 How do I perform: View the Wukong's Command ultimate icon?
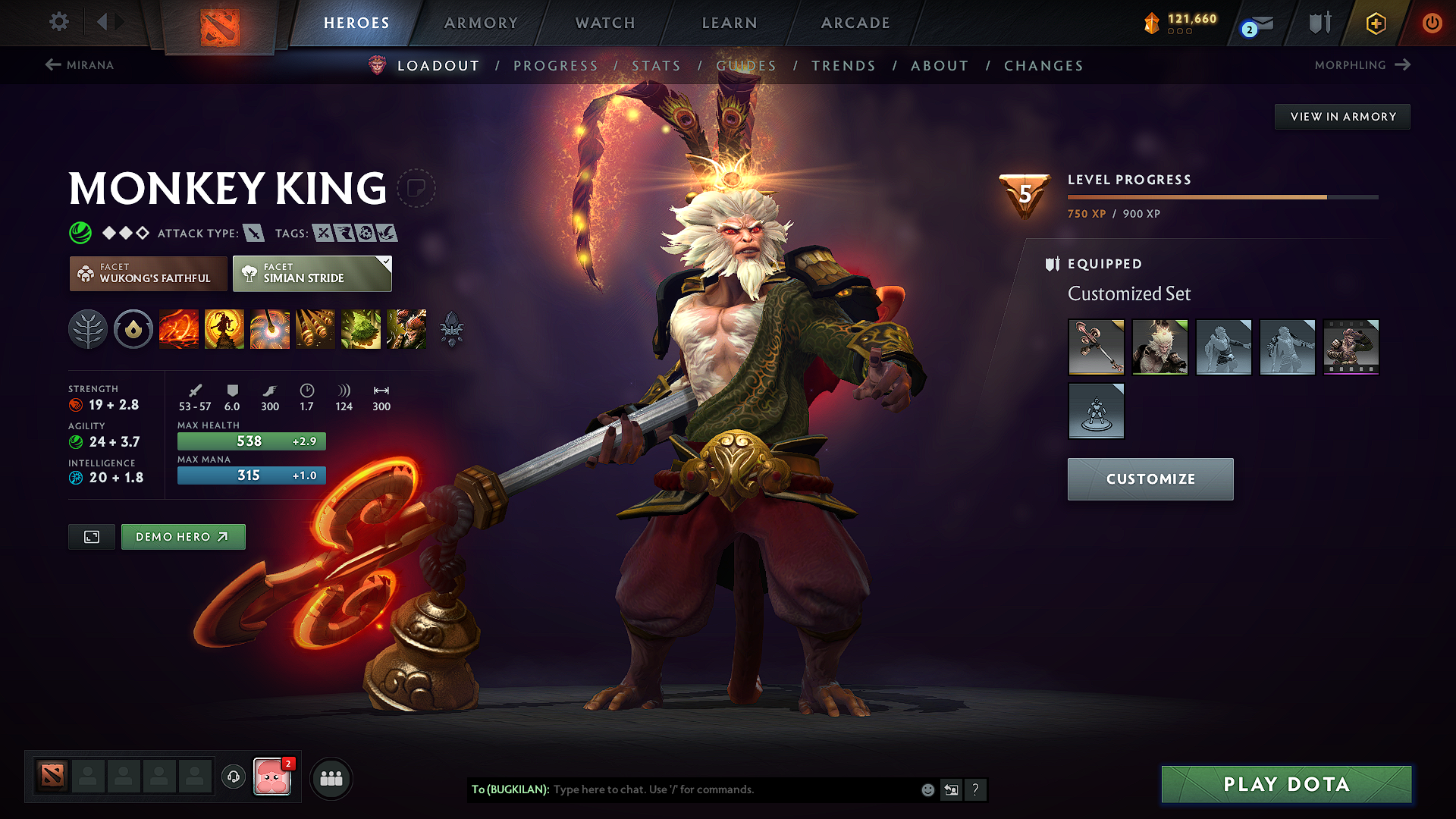(406, 329)
